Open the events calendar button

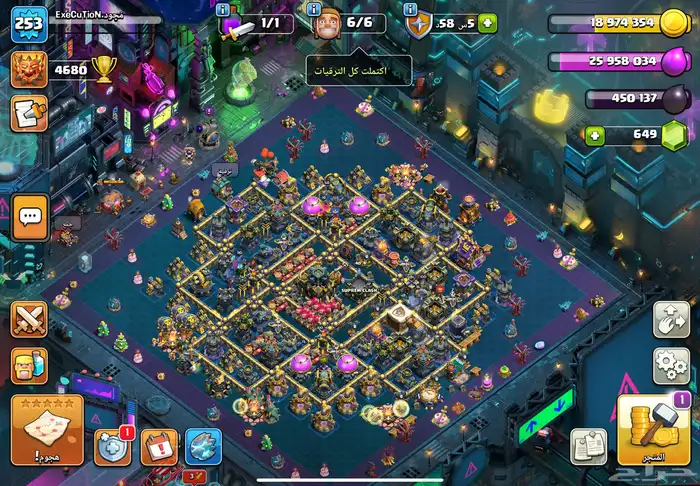pyautogui.click(x=159, y=447)
